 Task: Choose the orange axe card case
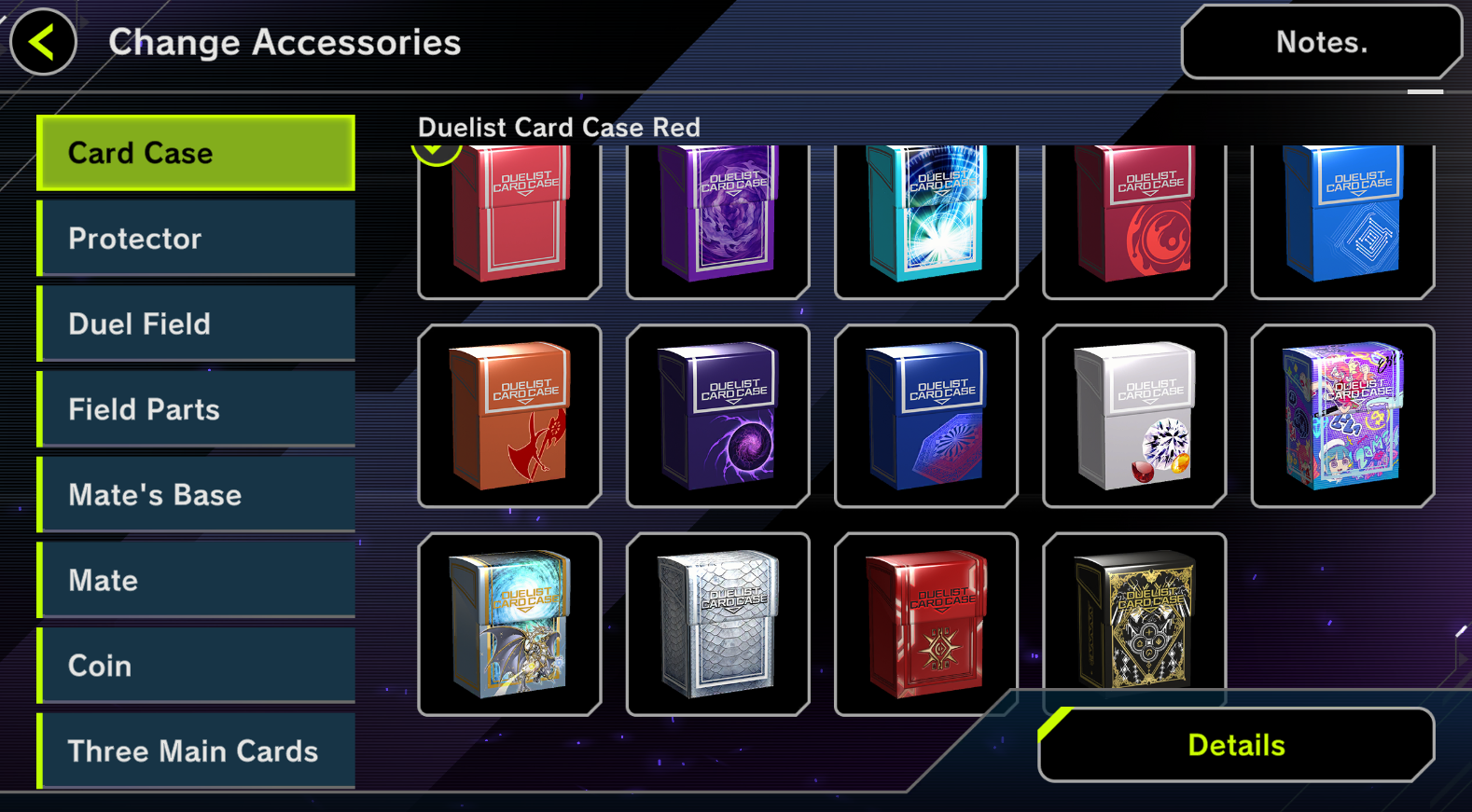click(509, 416)
